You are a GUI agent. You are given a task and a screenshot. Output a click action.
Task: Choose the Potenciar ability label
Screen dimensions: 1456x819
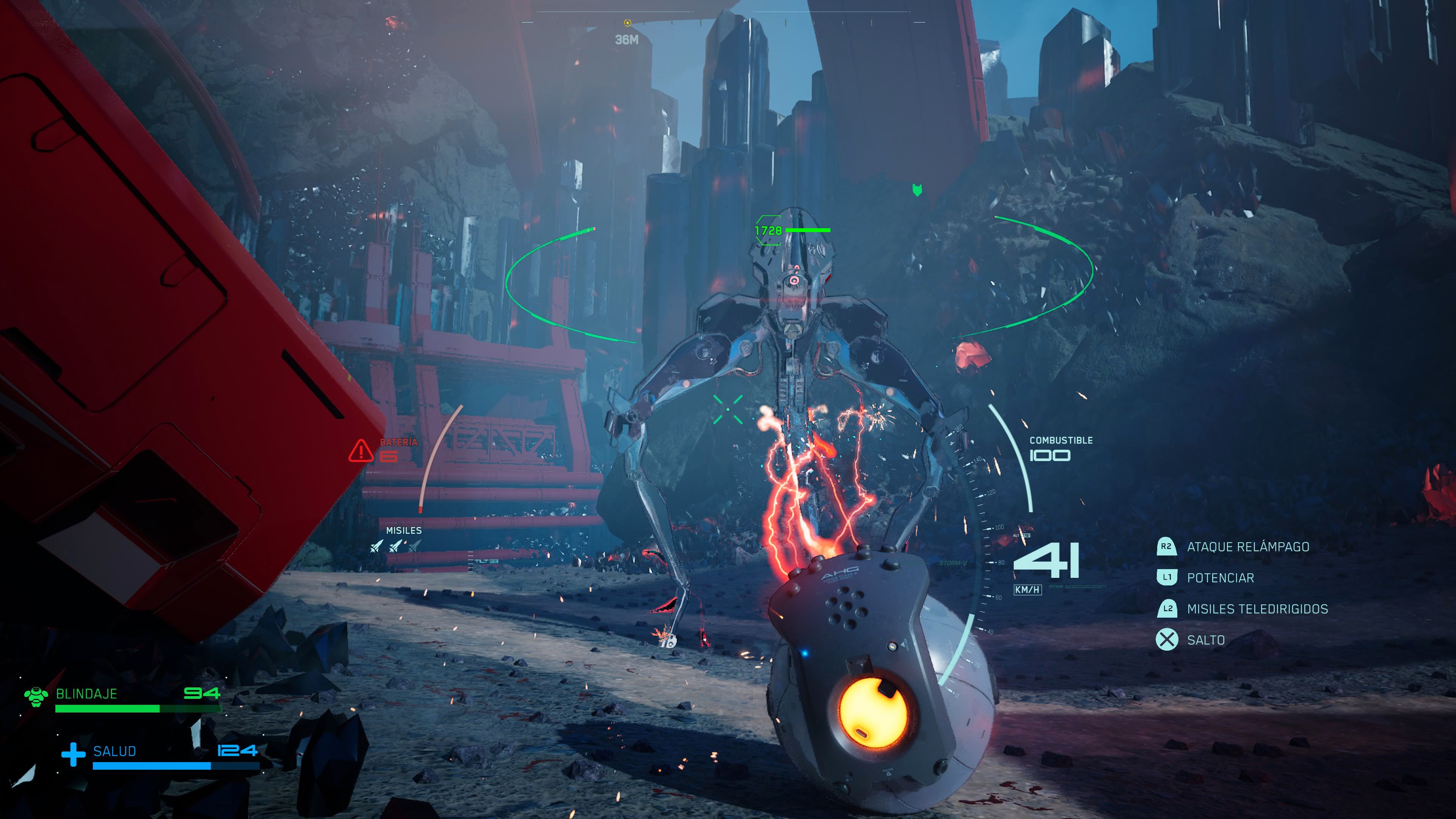tap(1220, 577)
